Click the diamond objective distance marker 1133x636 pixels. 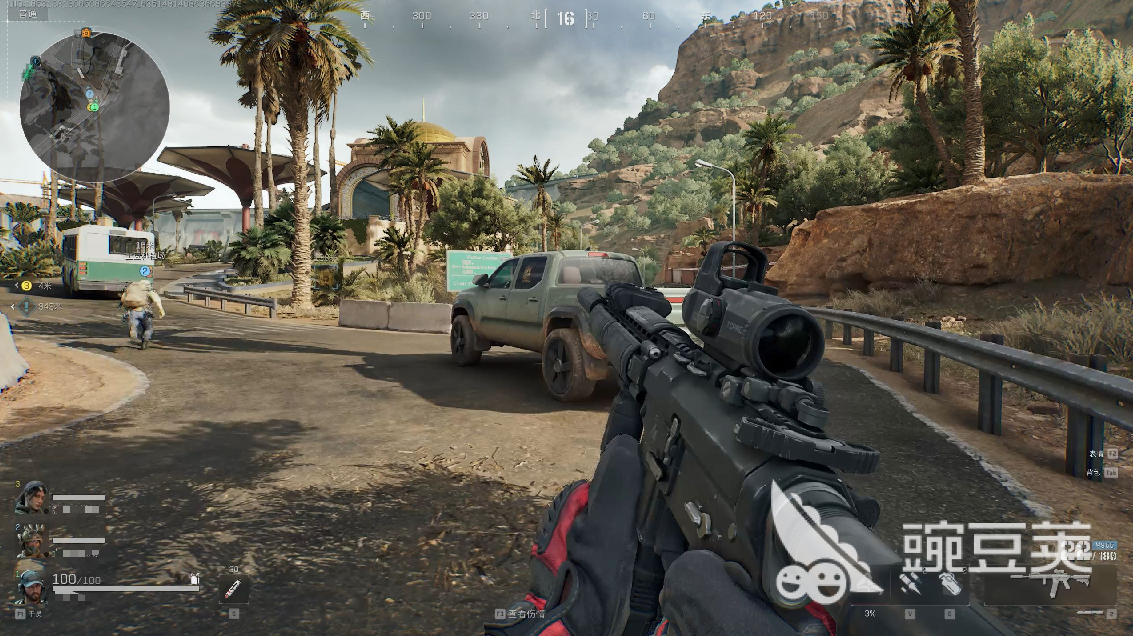tap(26, 307)
